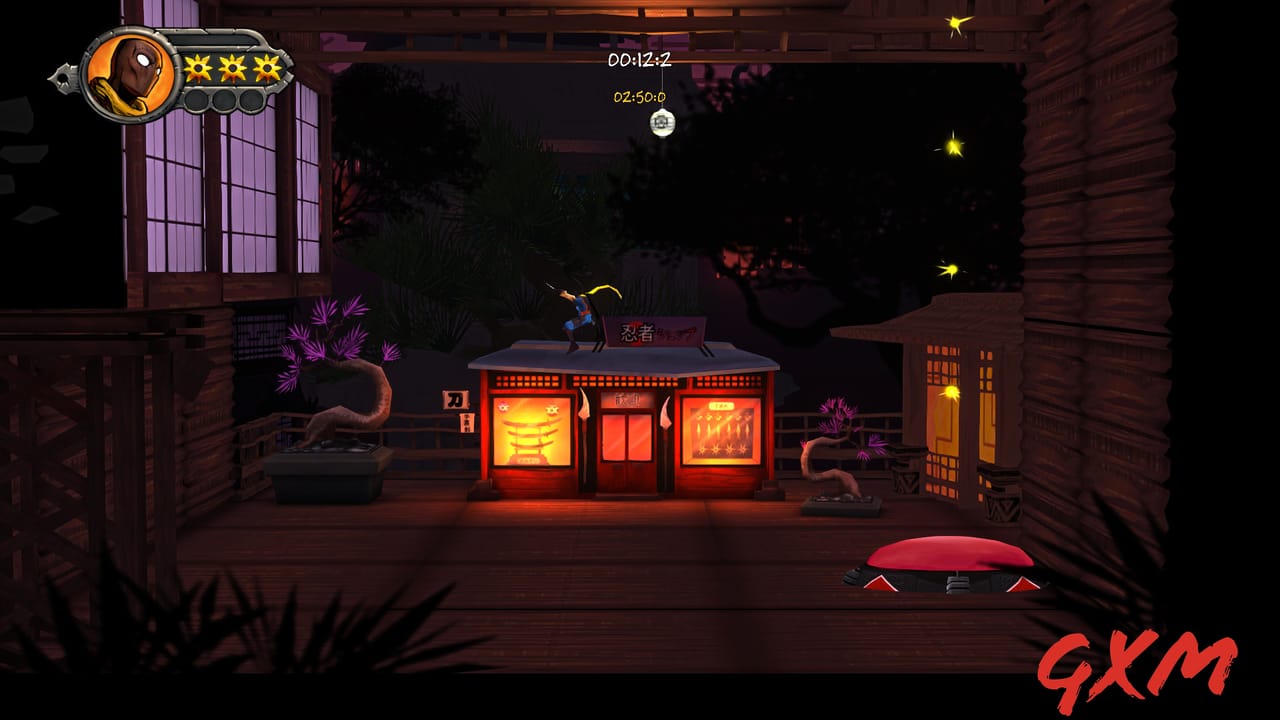Toggle the third empty ability slot in the HUD
1280x720 pixels.
click(x=251, y=100)
